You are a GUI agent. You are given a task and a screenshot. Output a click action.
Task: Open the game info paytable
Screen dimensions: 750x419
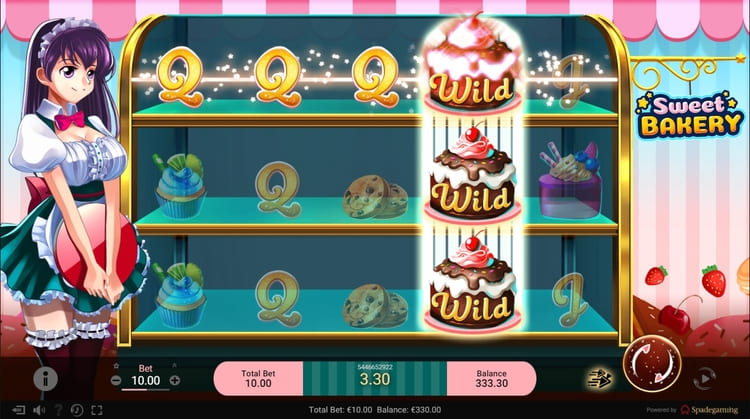click(44, 378)
